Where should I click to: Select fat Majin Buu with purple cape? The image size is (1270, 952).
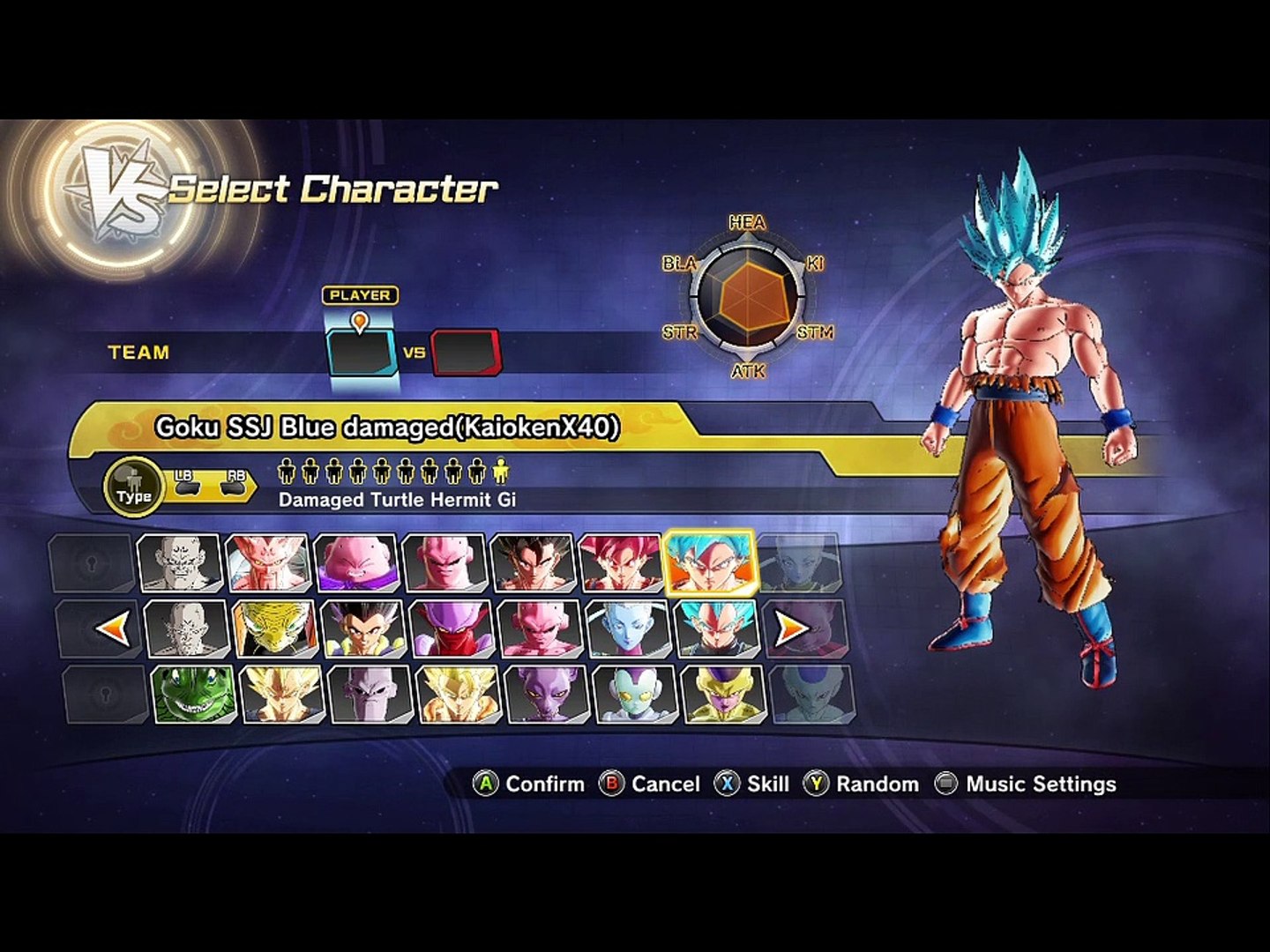(355, 562)
